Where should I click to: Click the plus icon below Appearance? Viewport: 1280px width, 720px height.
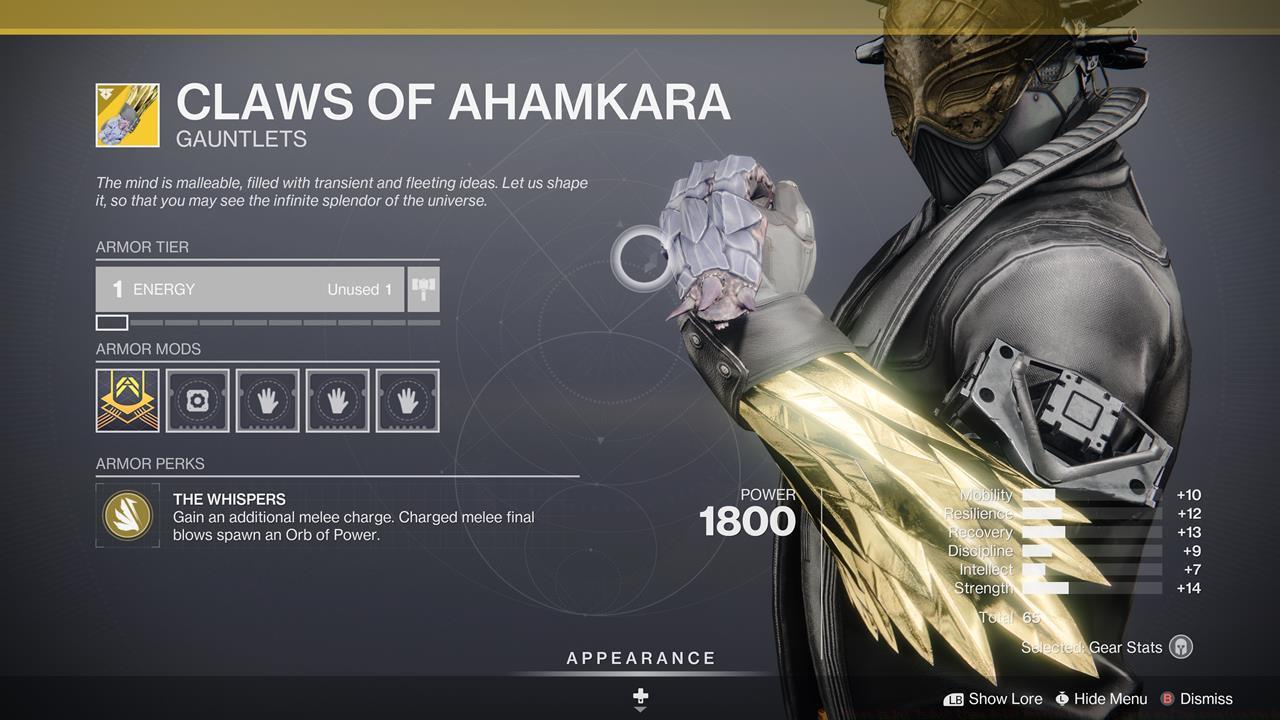[x=639, y=692]
